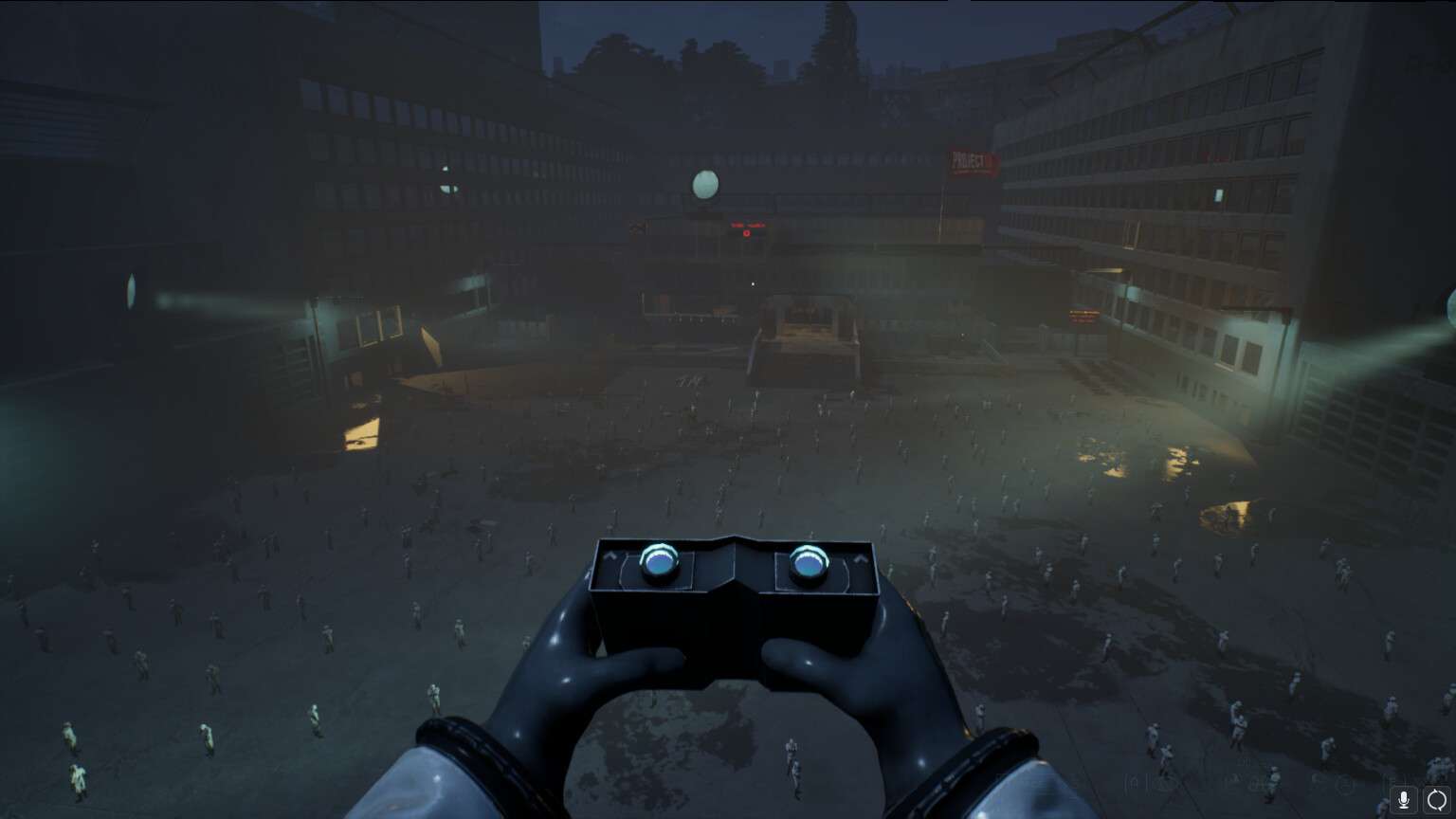1456x819 pixels.
Task: Click the circular arrows refresh icon
Action: pos(1437,799)
